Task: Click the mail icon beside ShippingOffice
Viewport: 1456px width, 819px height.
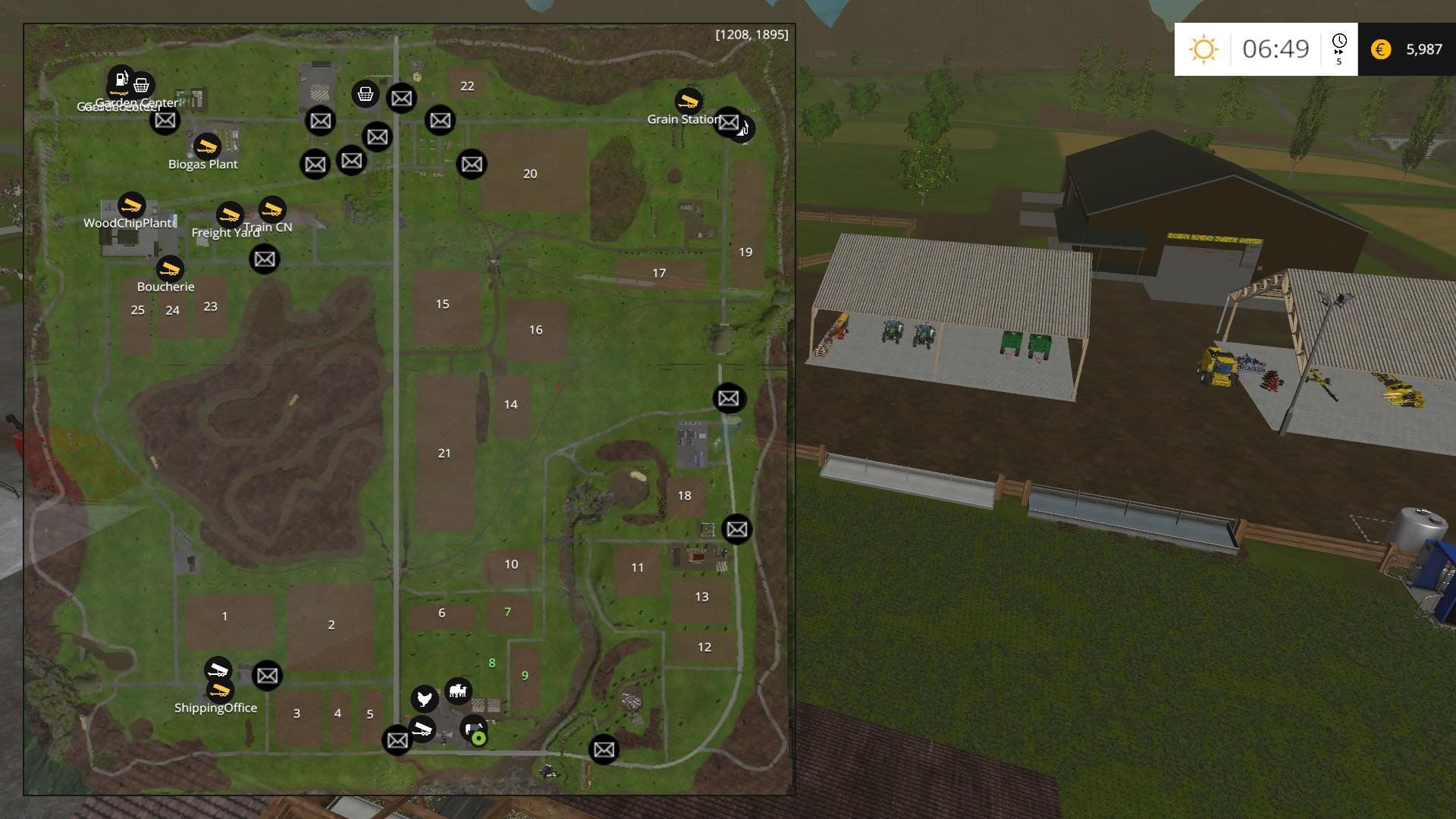Action: coord(267,676)
